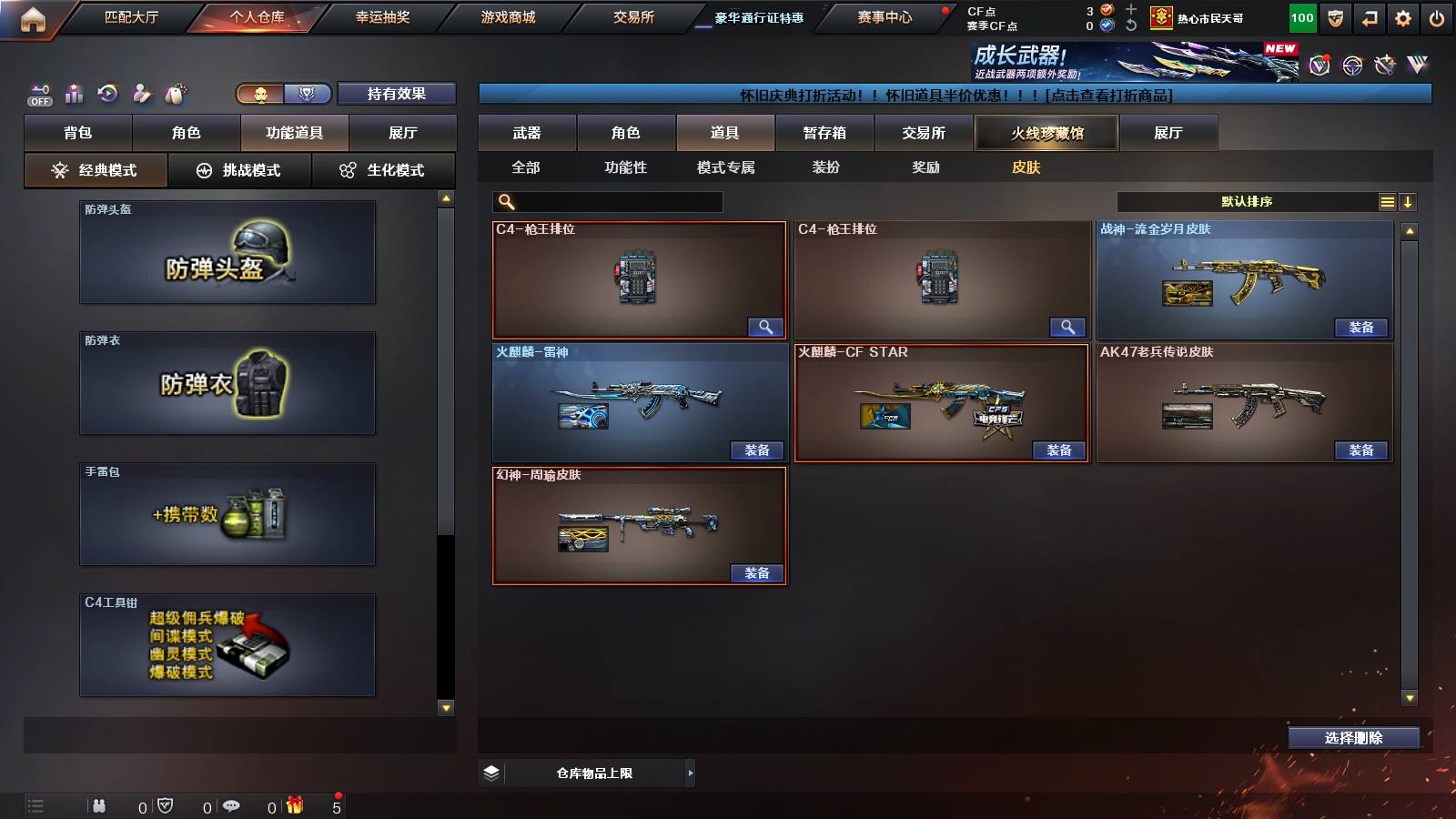Open the replay/history icon above inventory tabs

pos(109,91)
